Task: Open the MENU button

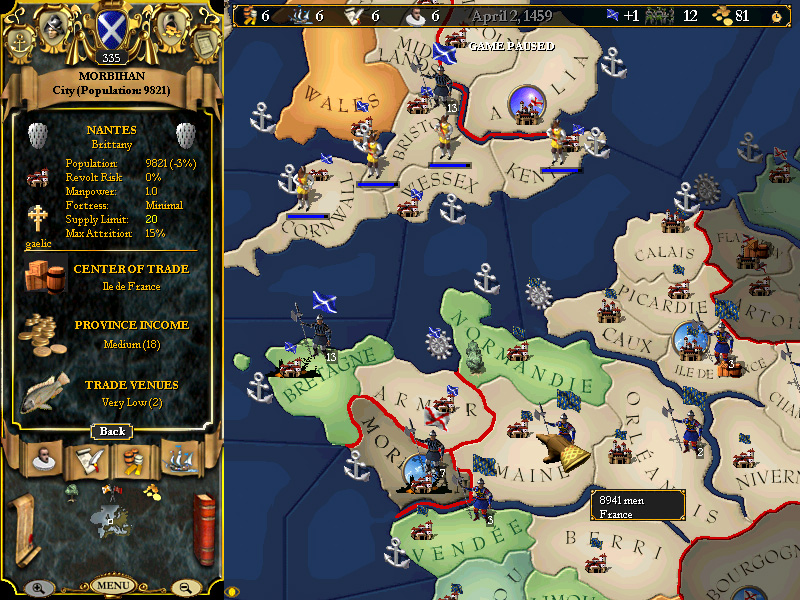Action: (x=112, y=585)
